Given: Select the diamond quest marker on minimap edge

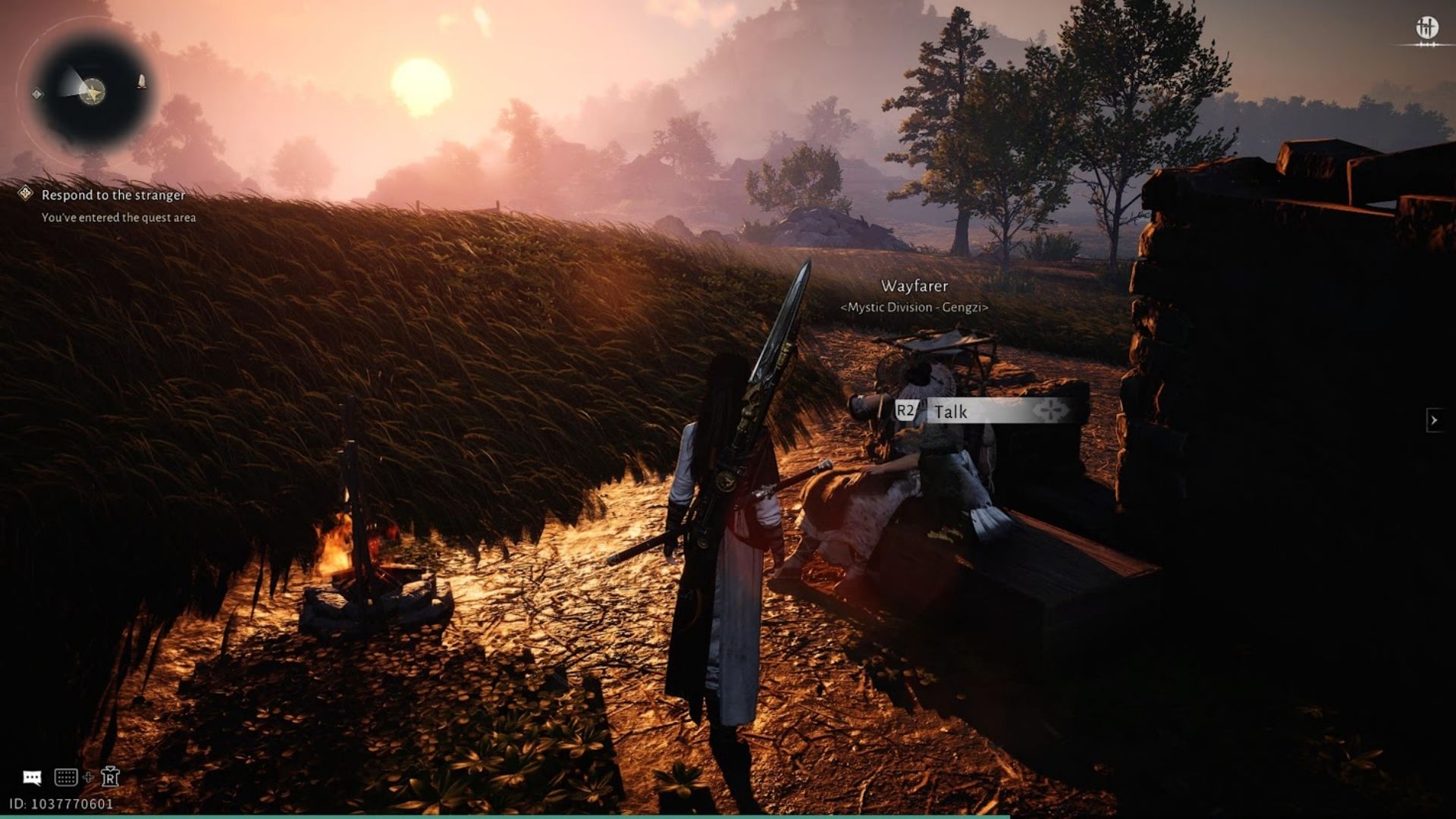Looking at the screenshot, I should point(37,94).
